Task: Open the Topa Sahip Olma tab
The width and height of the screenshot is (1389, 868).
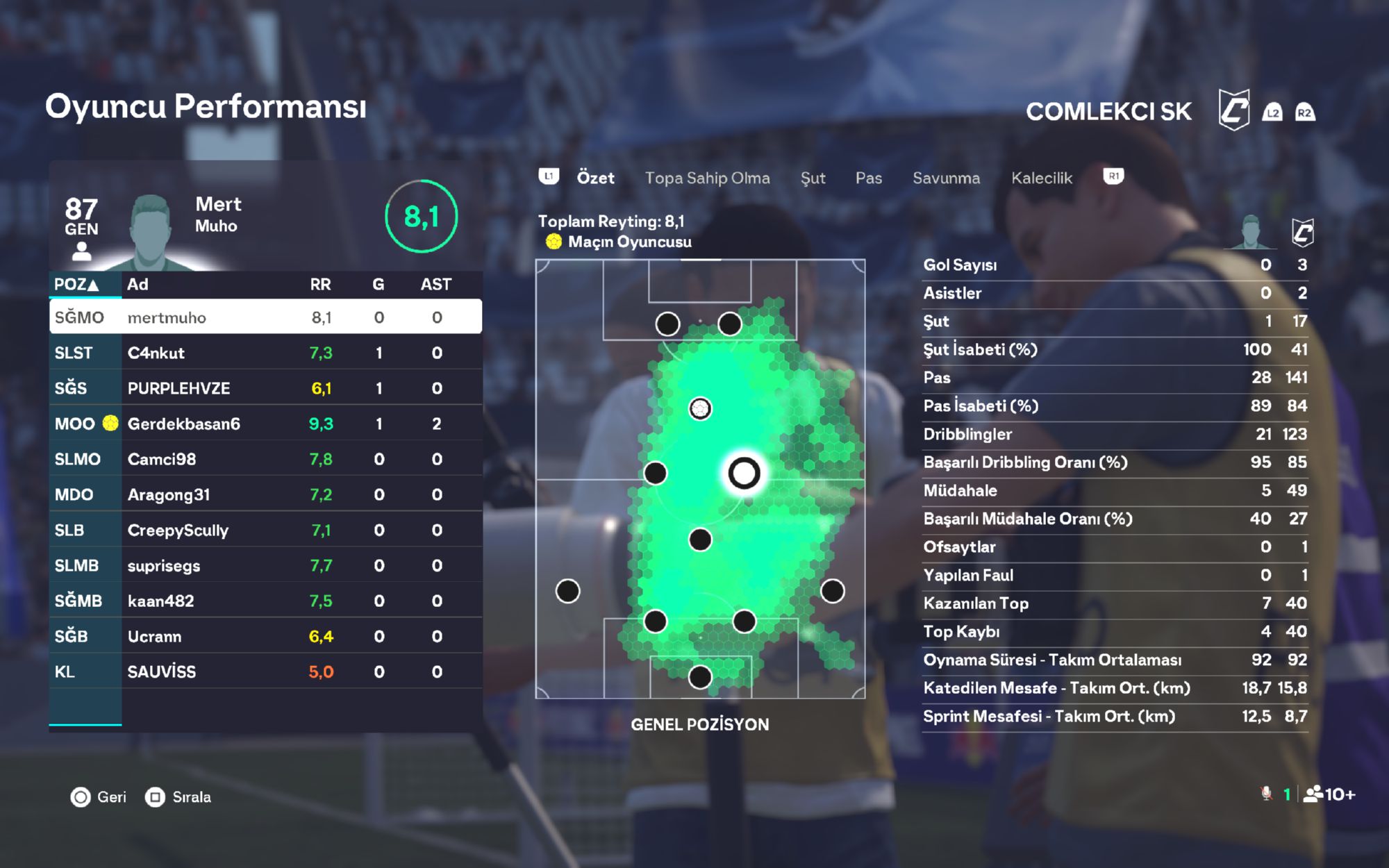Action: [x=707, y=178]
